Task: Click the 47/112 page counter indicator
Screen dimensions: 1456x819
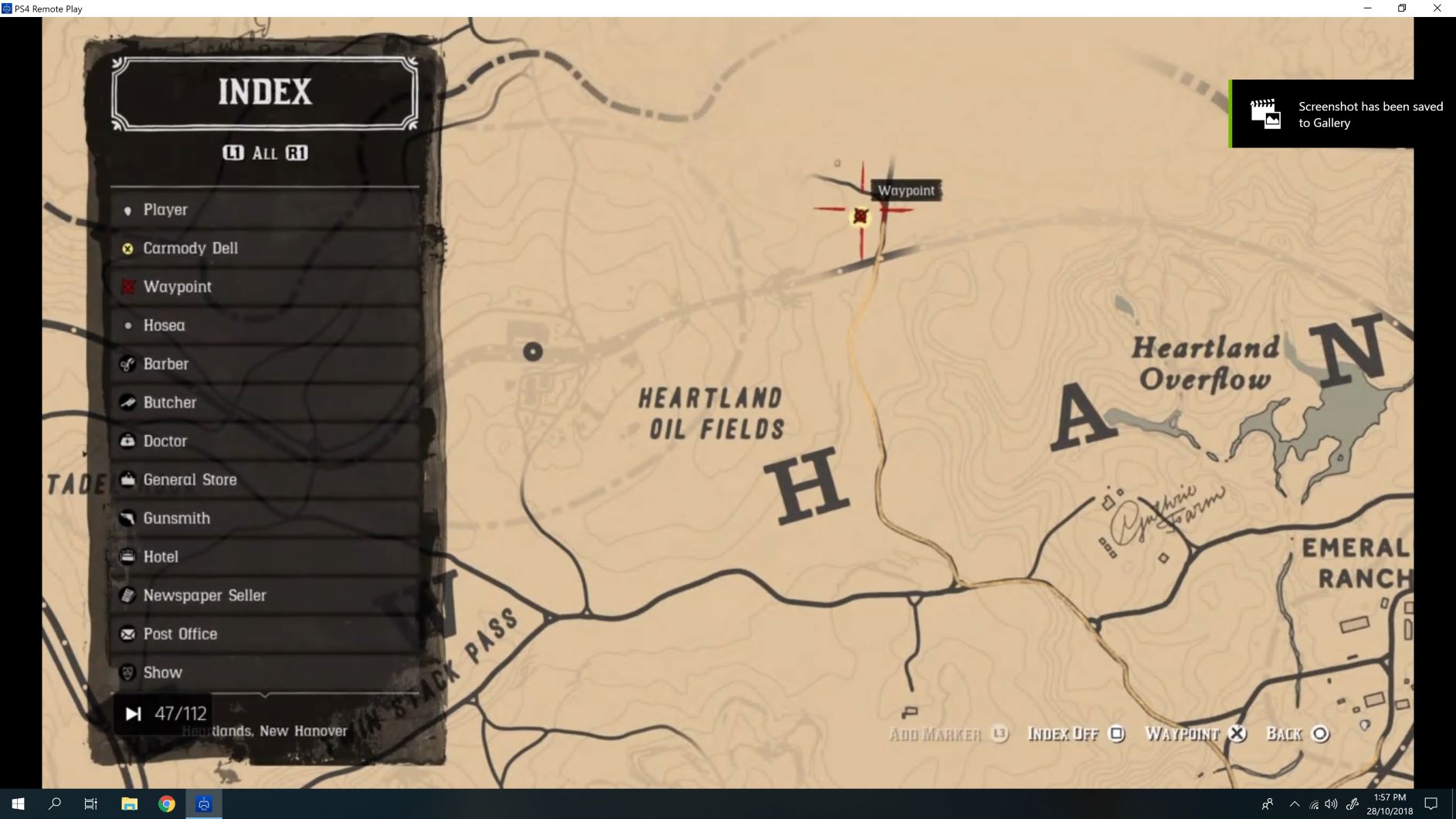Action: [x=181, y=713]
